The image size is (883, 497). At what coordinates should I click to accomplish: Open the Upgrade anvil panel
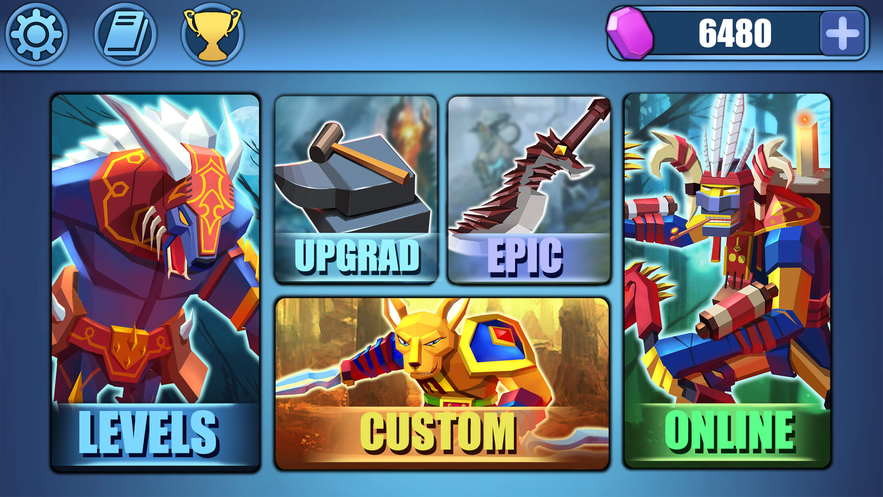(356, 189)
